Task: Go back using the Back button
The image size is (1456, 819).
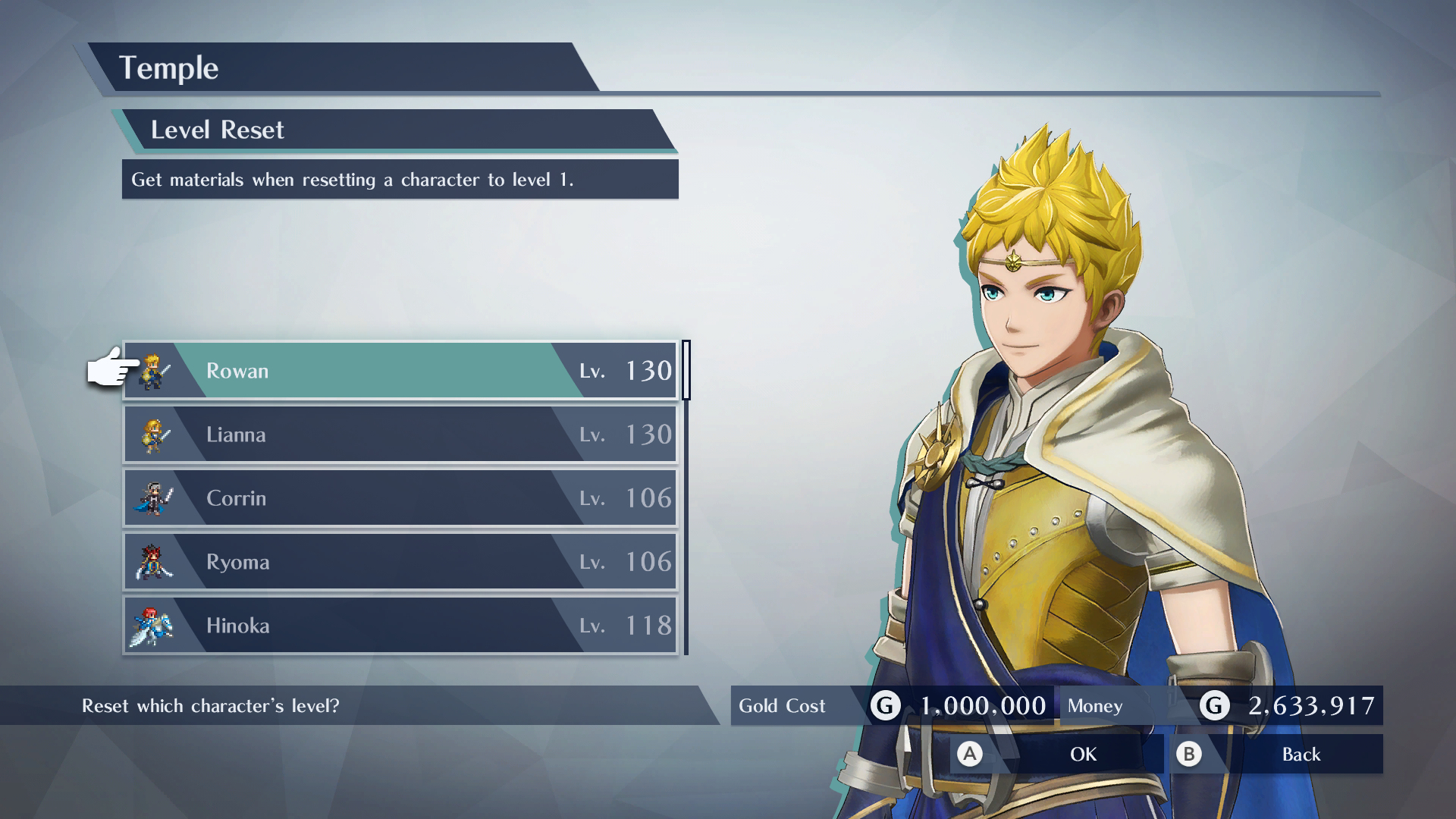Action: tap(1276, 754)
